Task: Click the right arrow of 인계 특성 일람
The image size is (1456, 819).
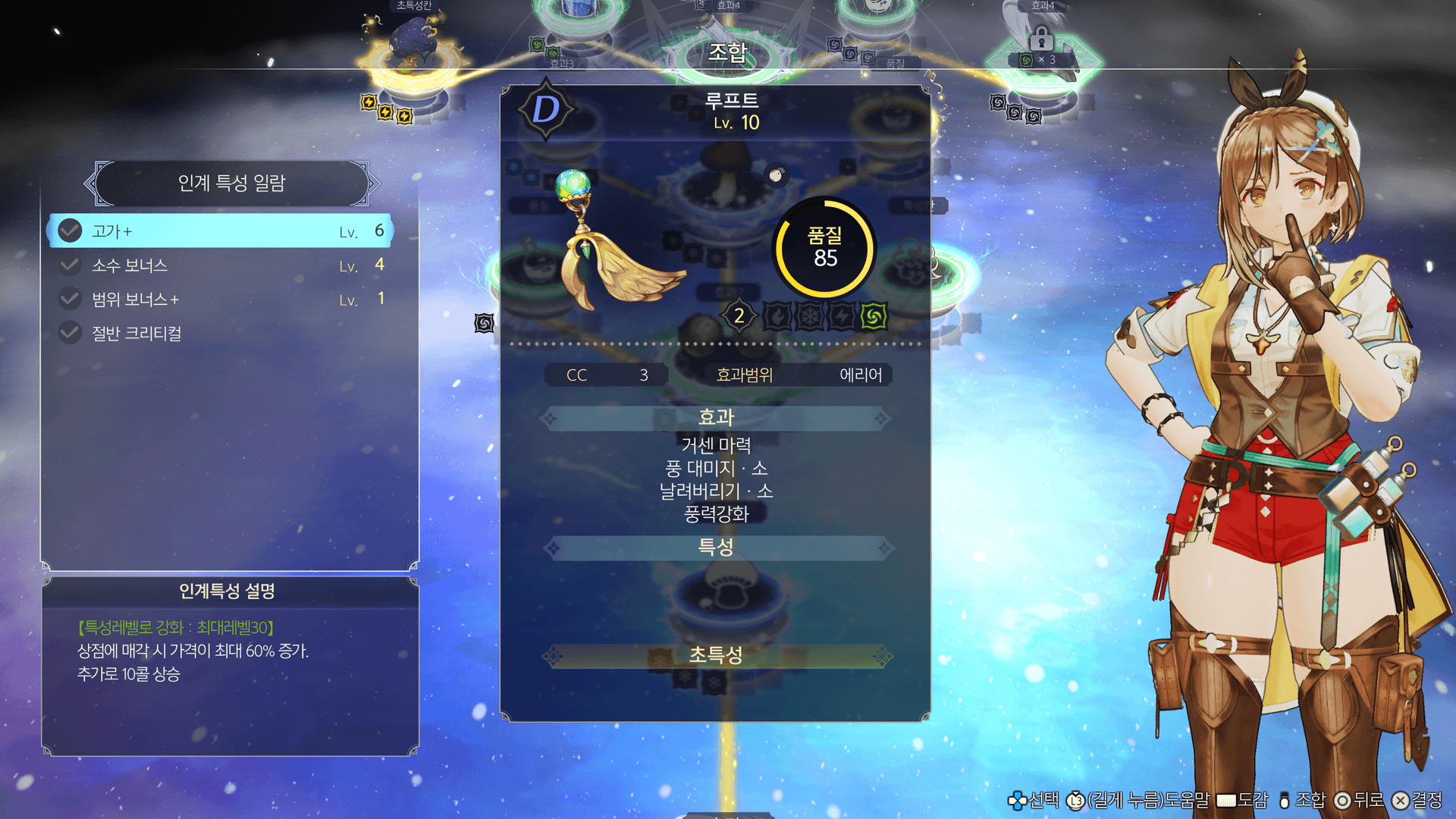Action: [372, 183]
